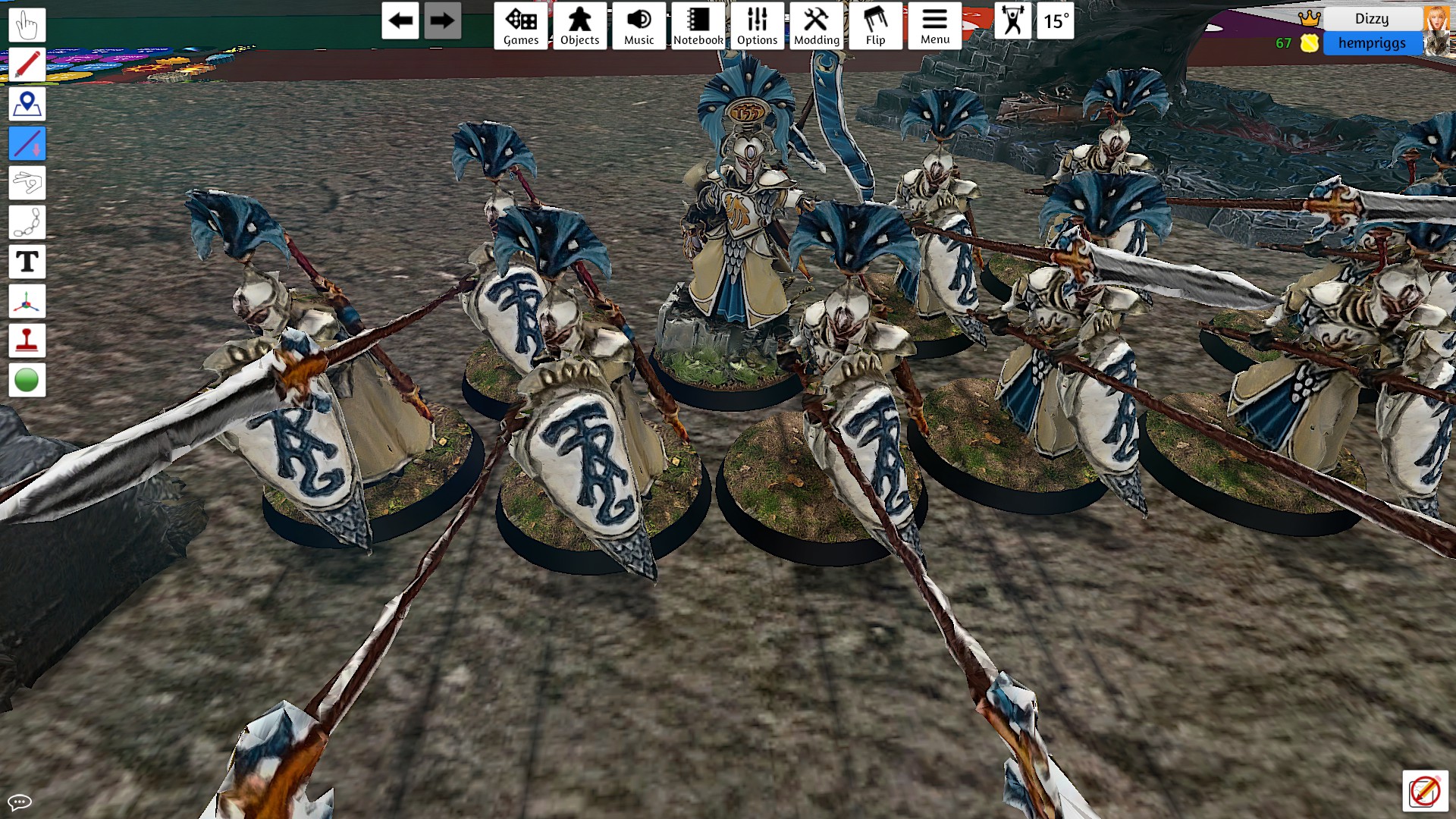Open the Games menu
Screen dimensions: 1456x819
(x=521, y=26)
